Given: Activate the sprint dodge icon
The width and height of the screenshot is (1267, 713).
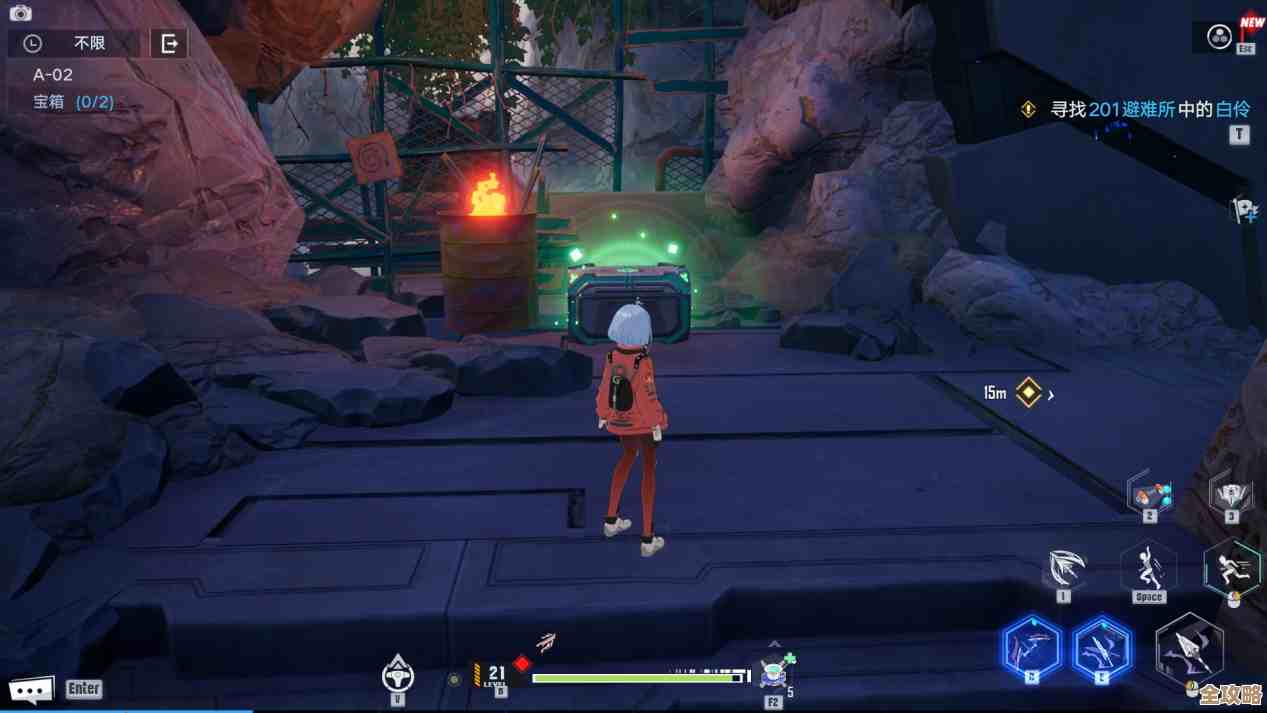Looking at the screenshot, I should [1232, 569].
